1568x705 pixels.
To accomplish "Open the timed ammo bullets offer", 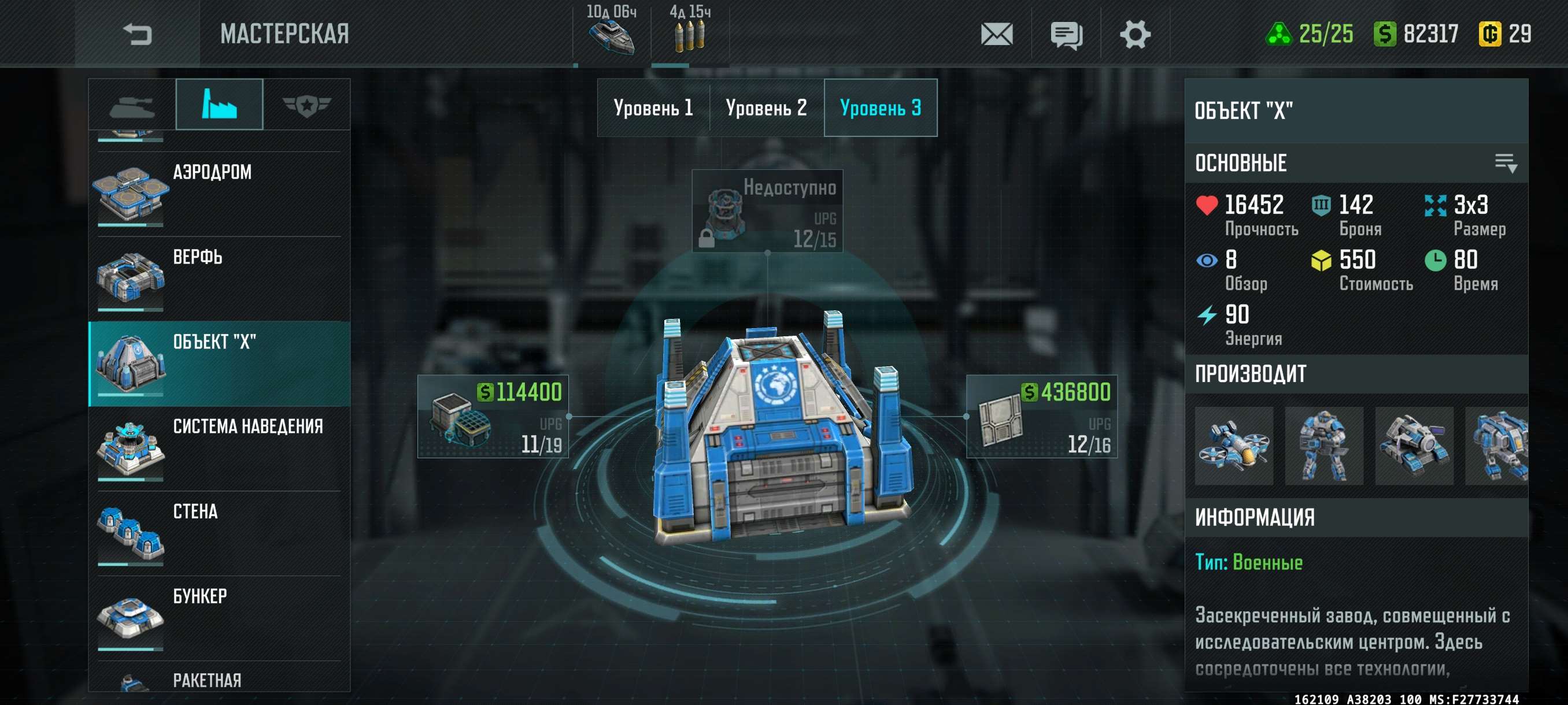I will (x=689, y=32).
